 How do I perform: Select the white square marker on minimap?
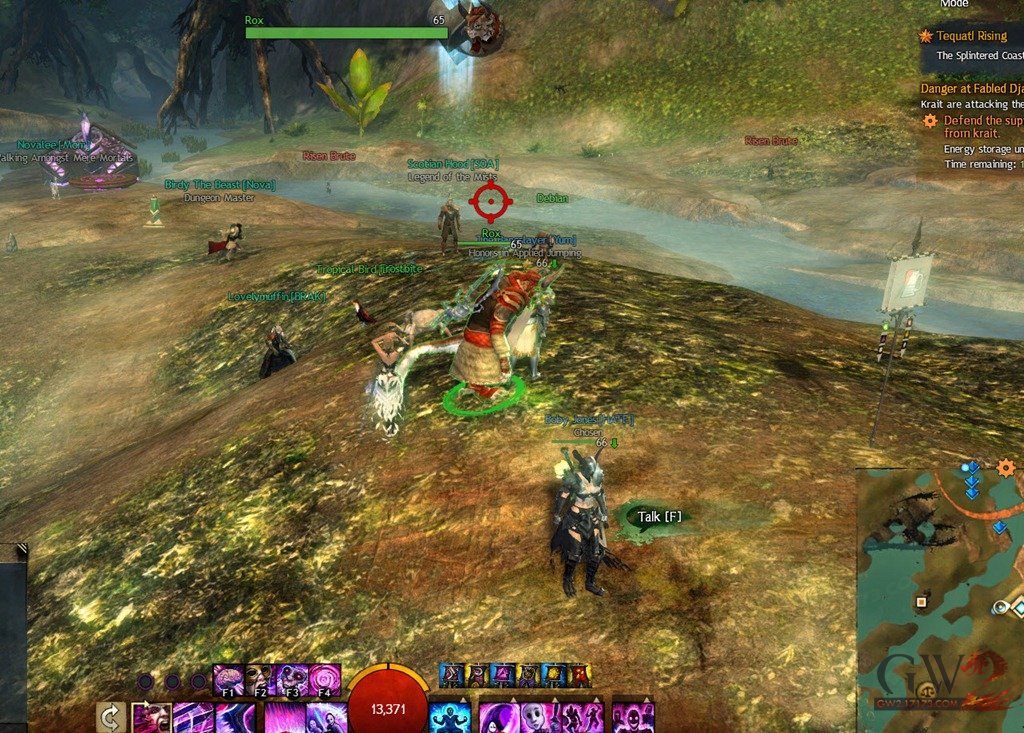pyautogui.click(x=920, y=602)
